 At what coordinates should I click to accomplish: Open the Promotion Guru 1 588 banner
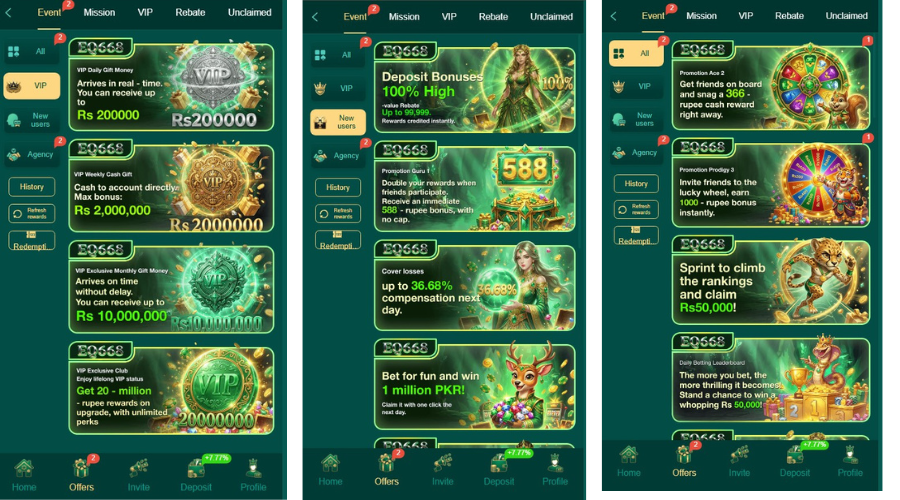(474, 188)
